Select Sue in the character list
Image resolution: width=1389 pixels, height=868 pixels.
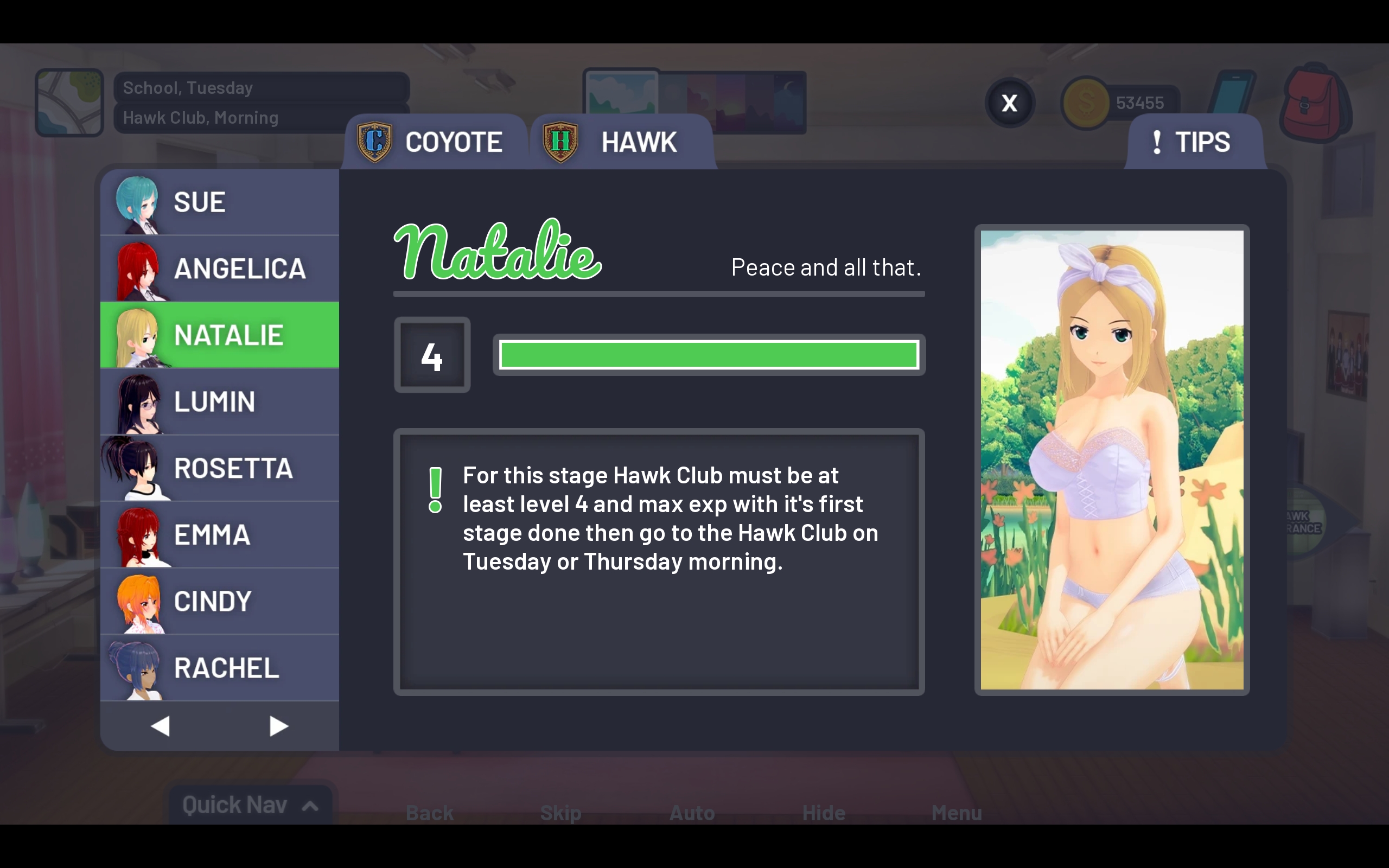[x=220, y=202]
